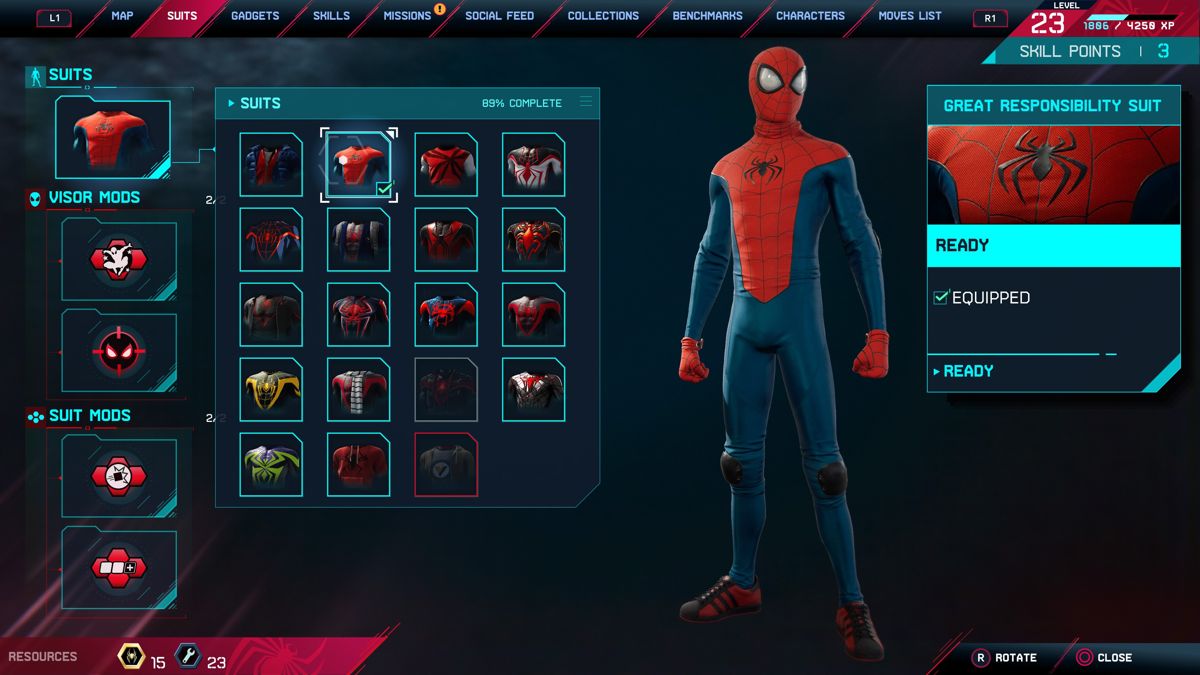
Task: Open the Missions tab
Action: (407, 16)
